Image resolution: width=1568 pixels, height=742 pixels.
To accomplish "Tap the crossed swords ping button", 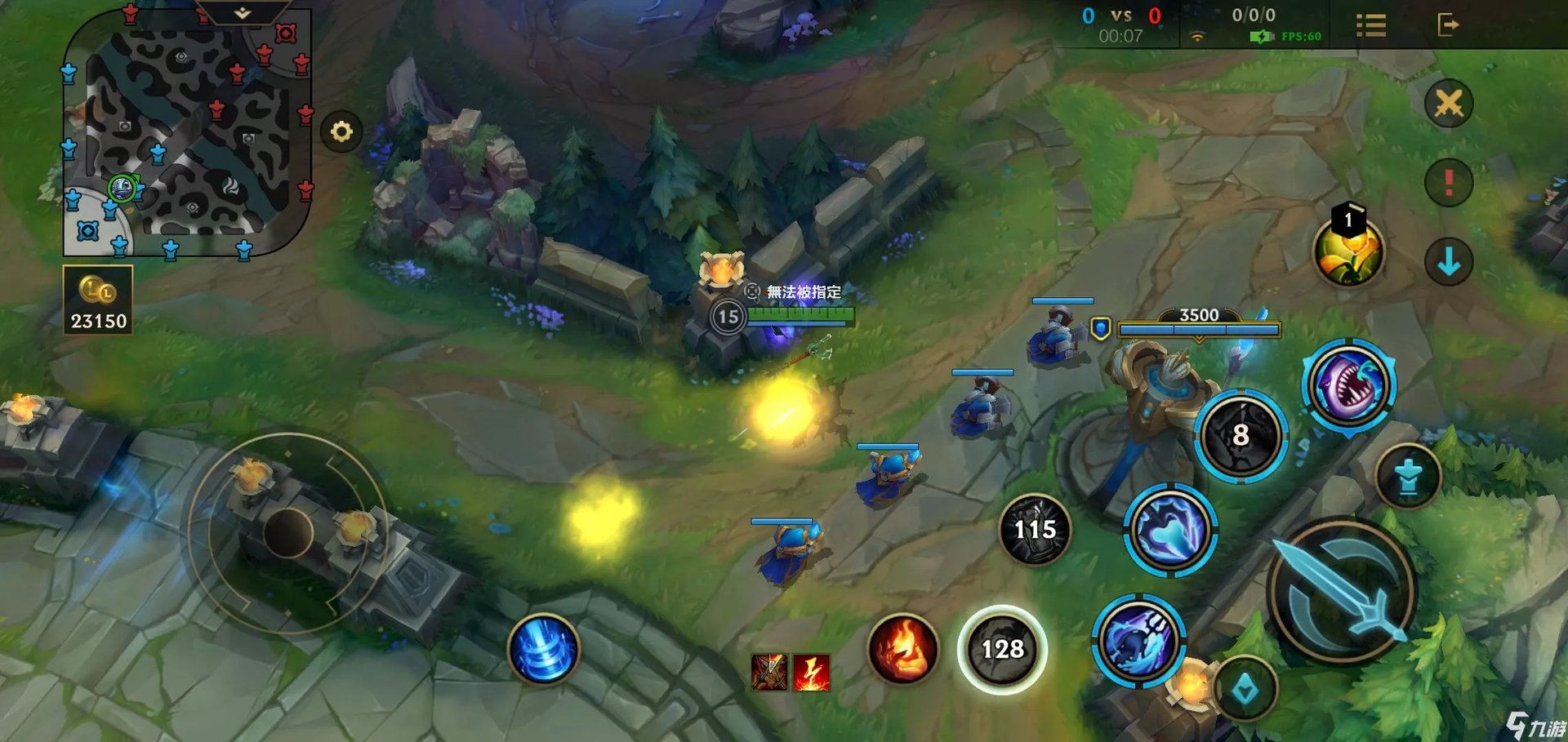I will [x=1448, y=104].
